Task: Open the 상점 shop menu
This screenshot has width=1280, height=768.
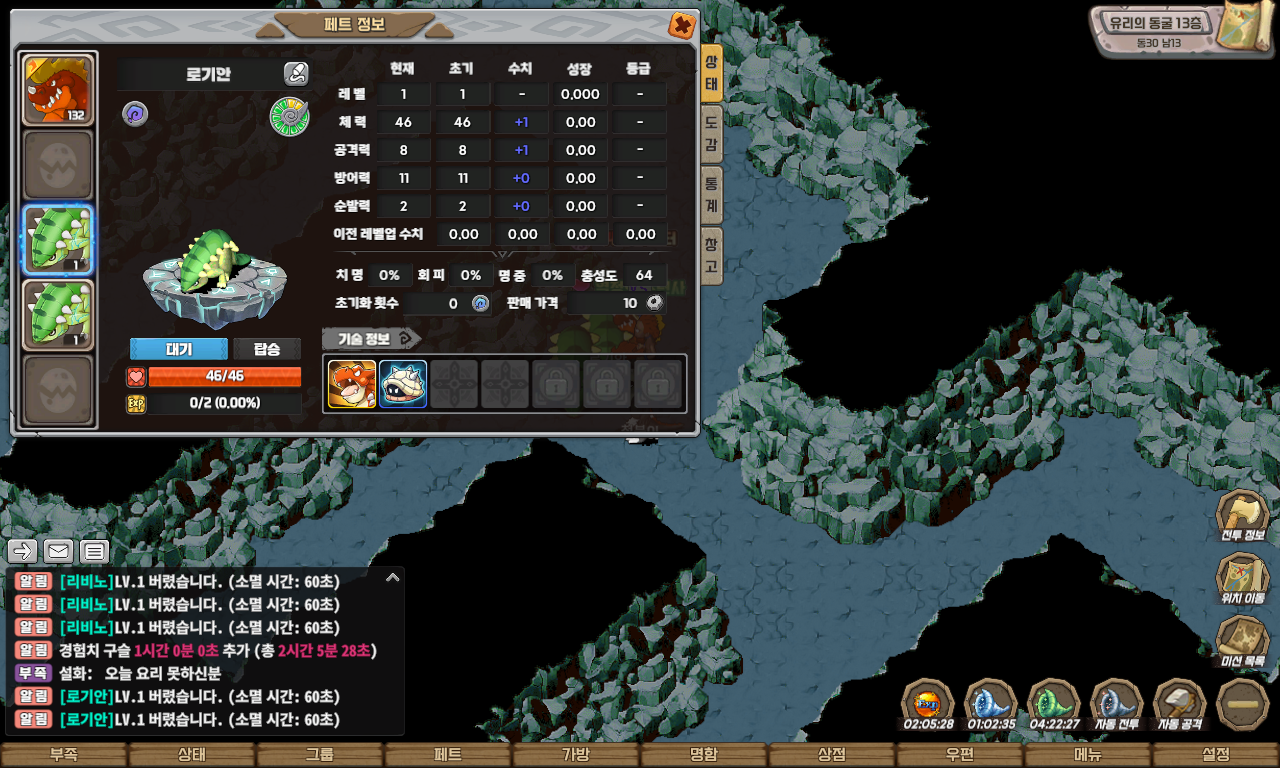Action: [x=832, y=755]
